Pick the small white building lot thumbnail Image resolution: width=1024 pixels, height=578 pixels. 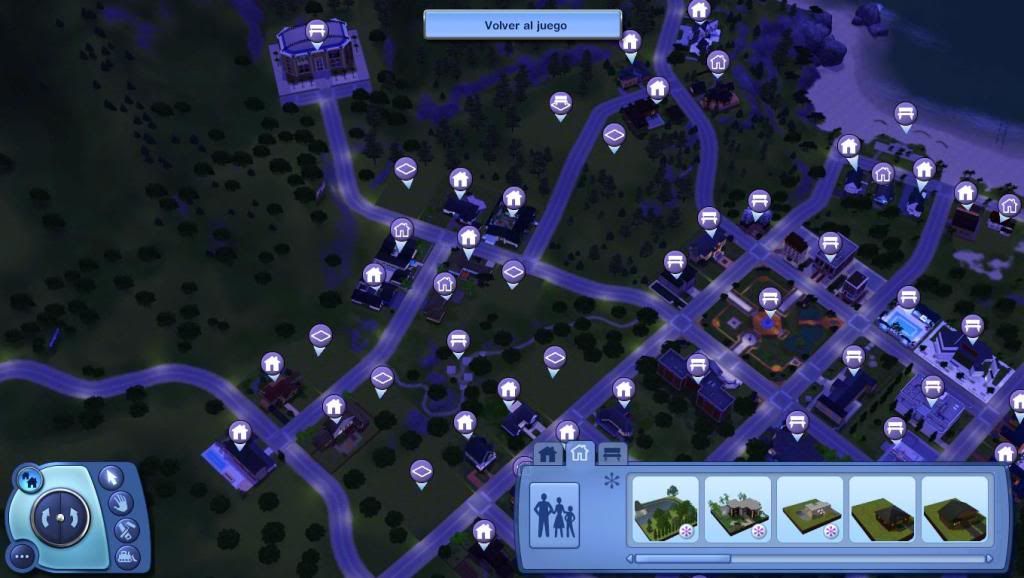pyautogui.click(x=810, y=509)
